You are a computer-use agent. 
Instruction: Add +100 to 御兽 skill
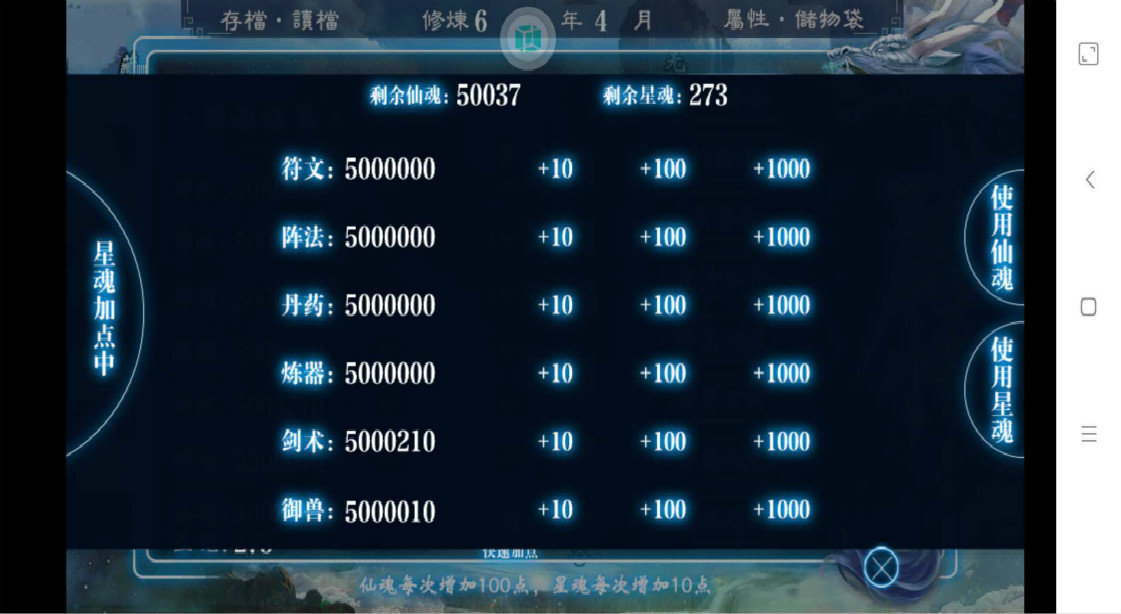662,510
